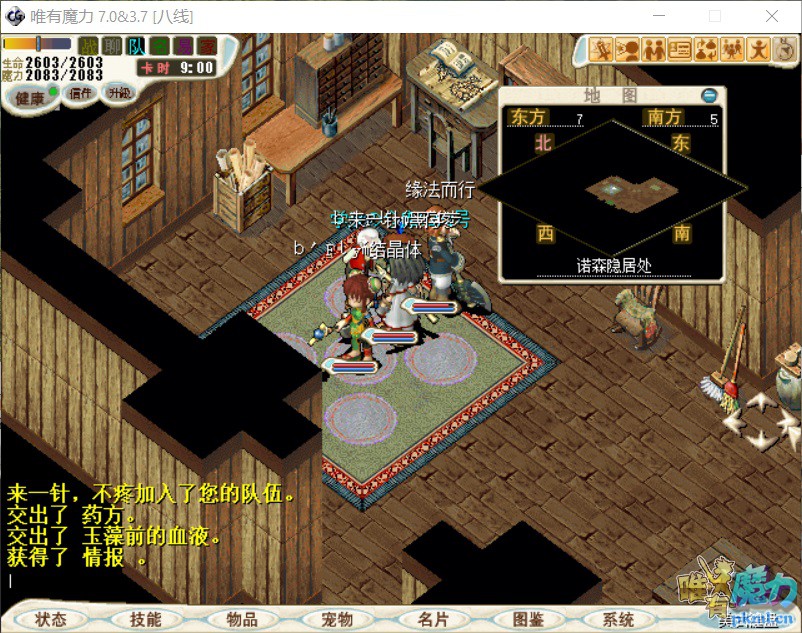
Task: Click the name card exchange icon
Action: 680,48
